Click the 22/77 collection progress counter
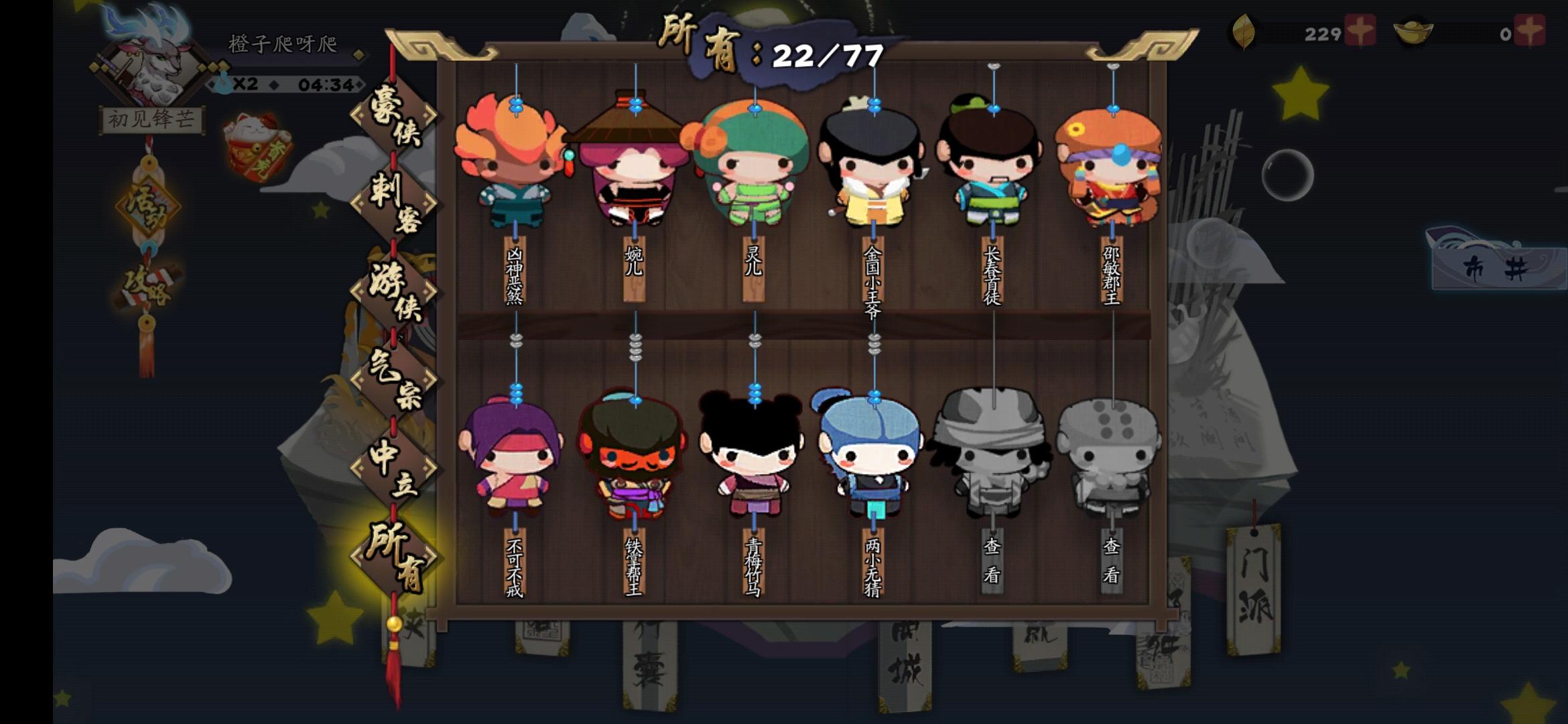Screen dimensions: 1568x724 (x=828, y=57)
